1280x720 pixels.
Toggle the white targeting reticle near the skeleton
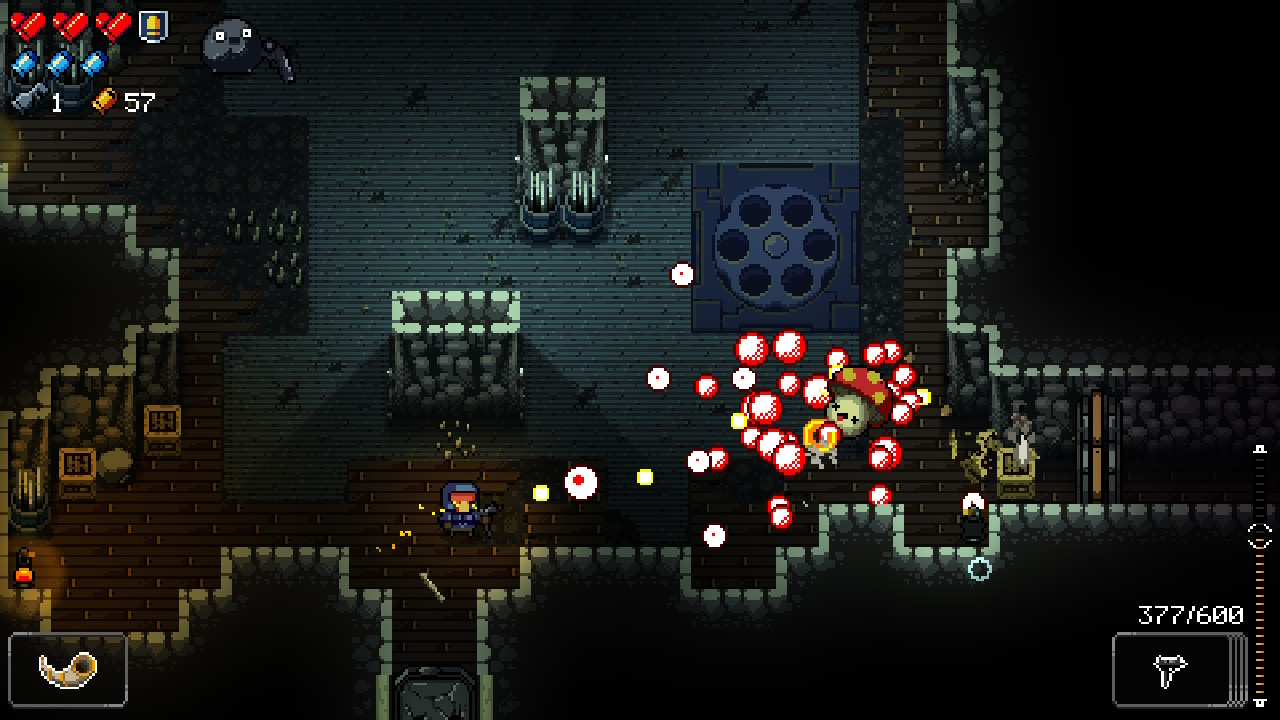(980, 567)
